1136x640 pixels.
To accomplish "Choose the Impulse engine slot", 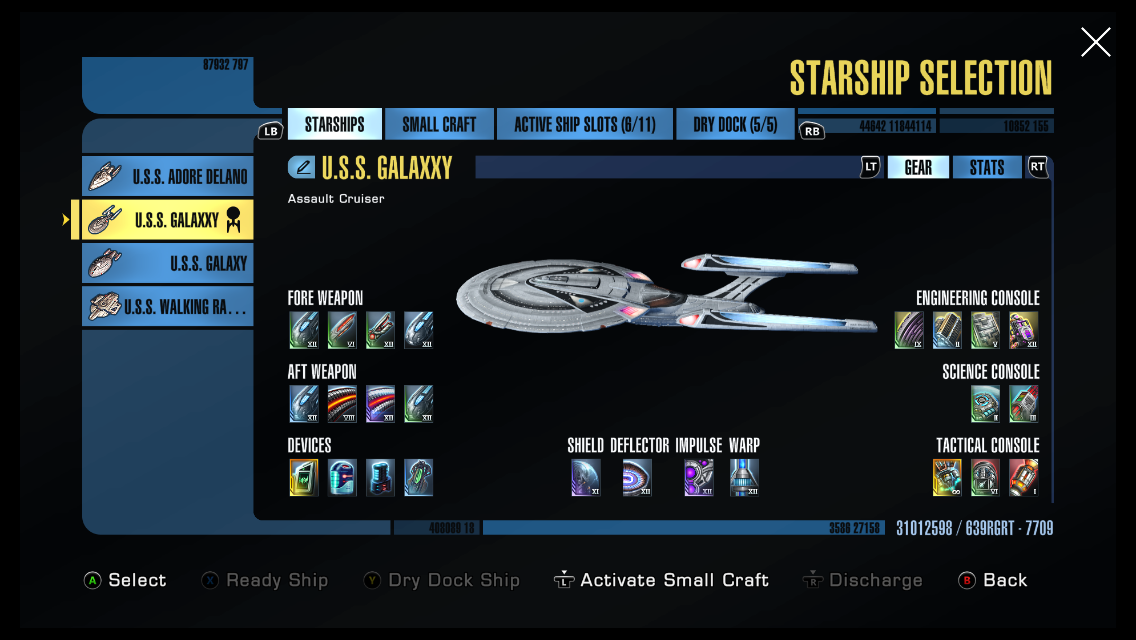I will (698, 477).
